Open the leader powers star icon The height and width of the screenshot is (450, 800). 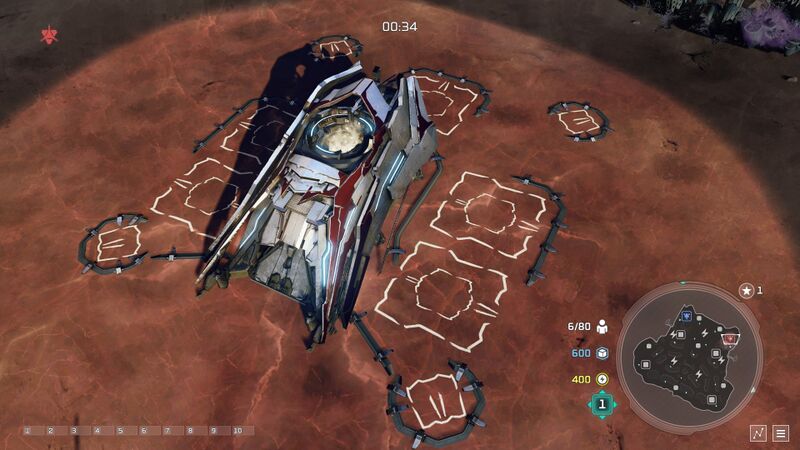746,290
